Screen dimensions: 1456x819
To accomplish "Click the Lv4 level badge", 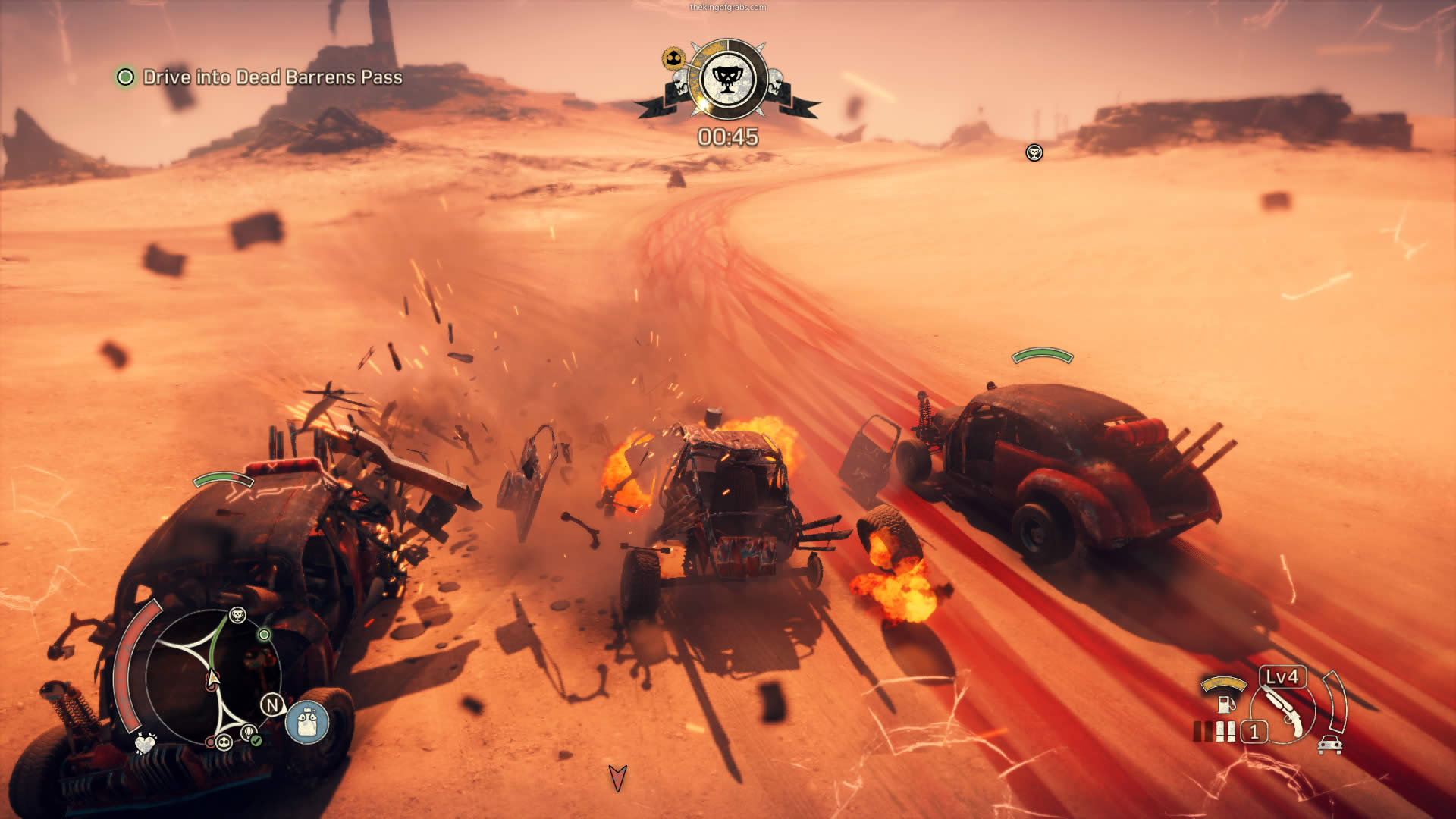I will click(x=1282, y=676).
